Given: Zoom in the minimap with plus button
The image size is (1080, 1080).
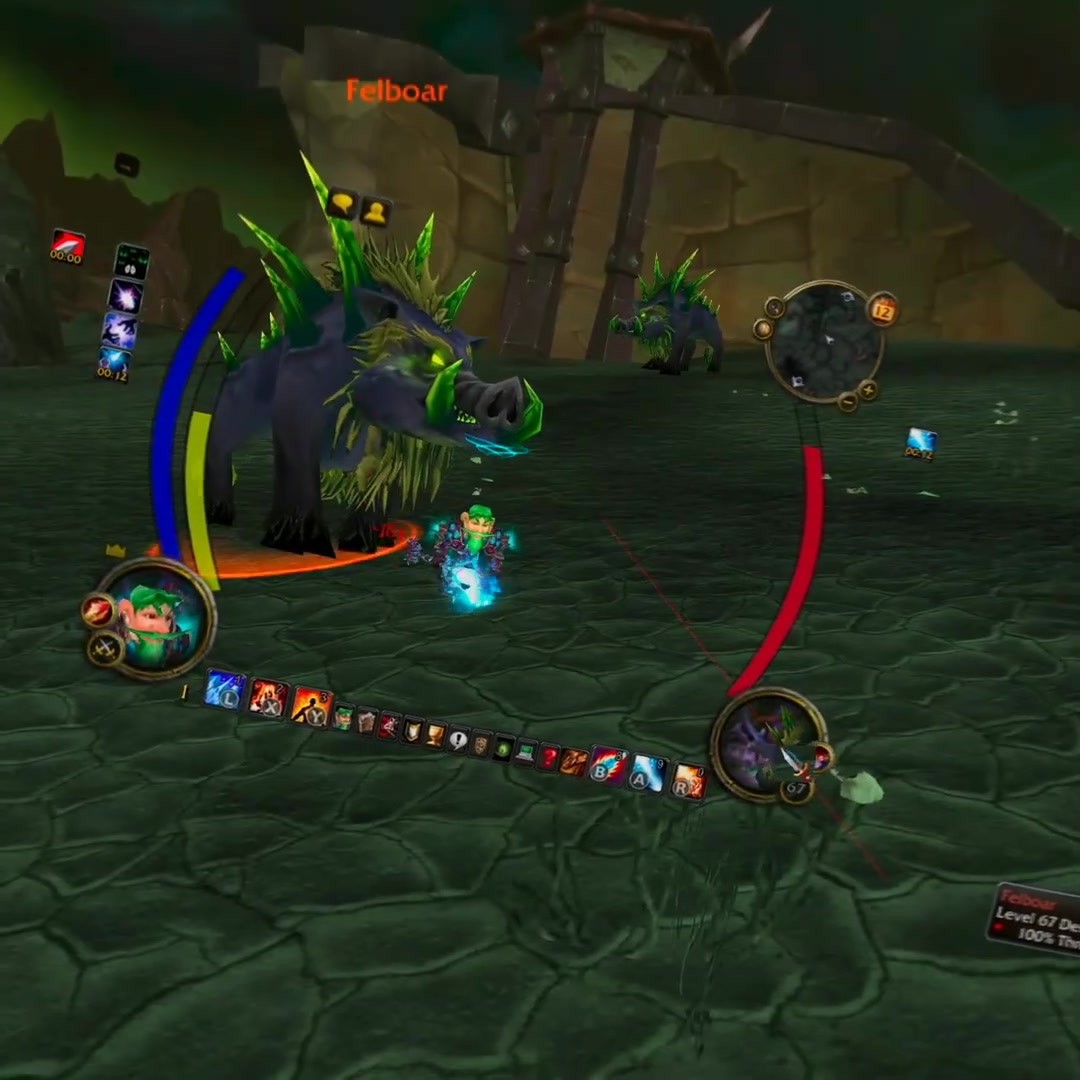Looking at the screenshot, I should (x=868, y=391).
